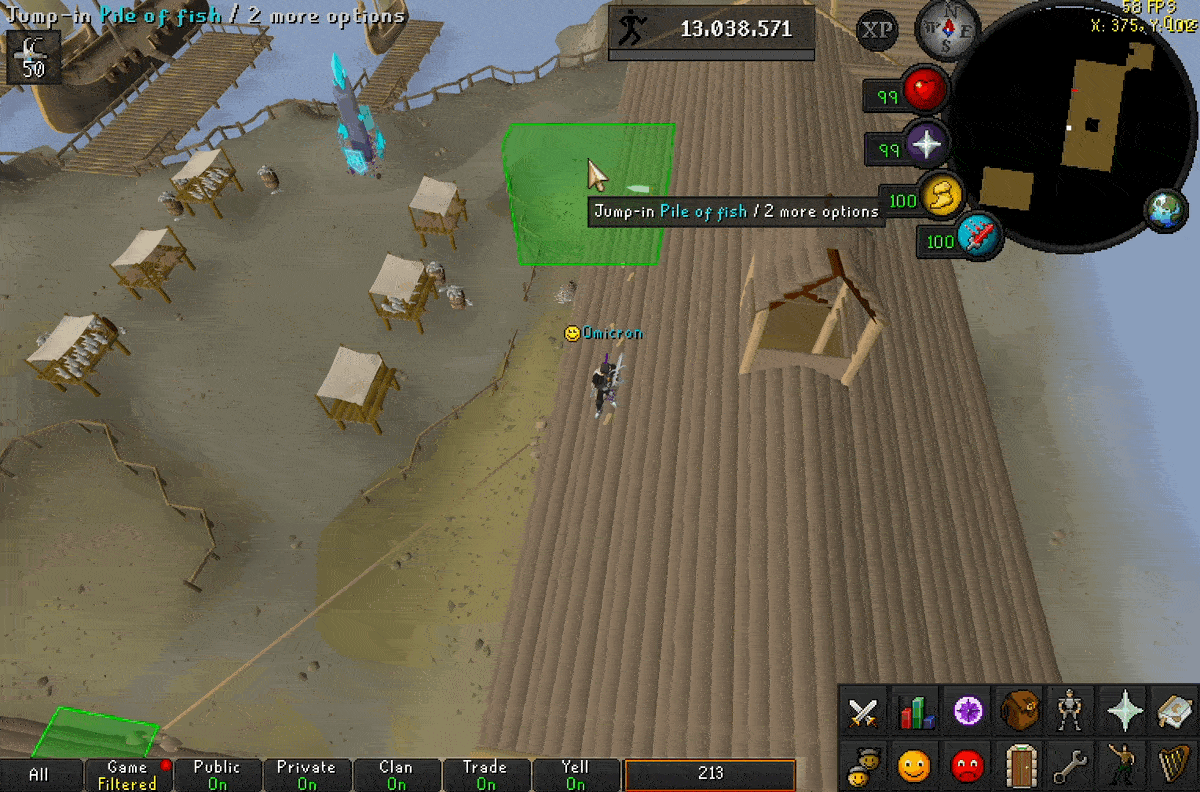This screenshot has height=792, width=1200.
Task: Open the worn equipment armour tab
Action: (x=1072, y=712)
